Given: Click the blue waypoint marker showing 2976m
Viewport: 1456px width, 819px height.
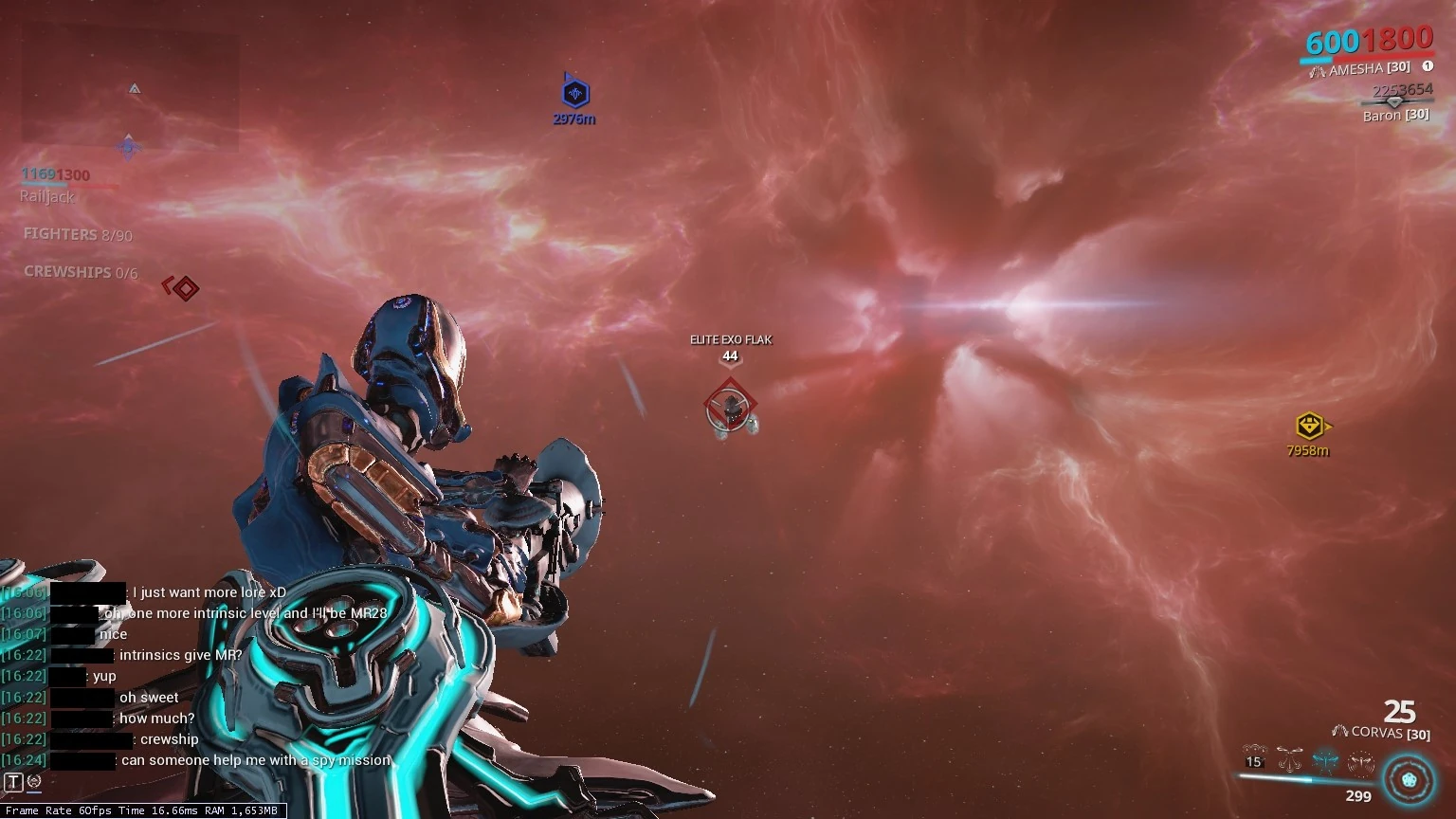Looking at the screenshot, I should tap(573, 95).
